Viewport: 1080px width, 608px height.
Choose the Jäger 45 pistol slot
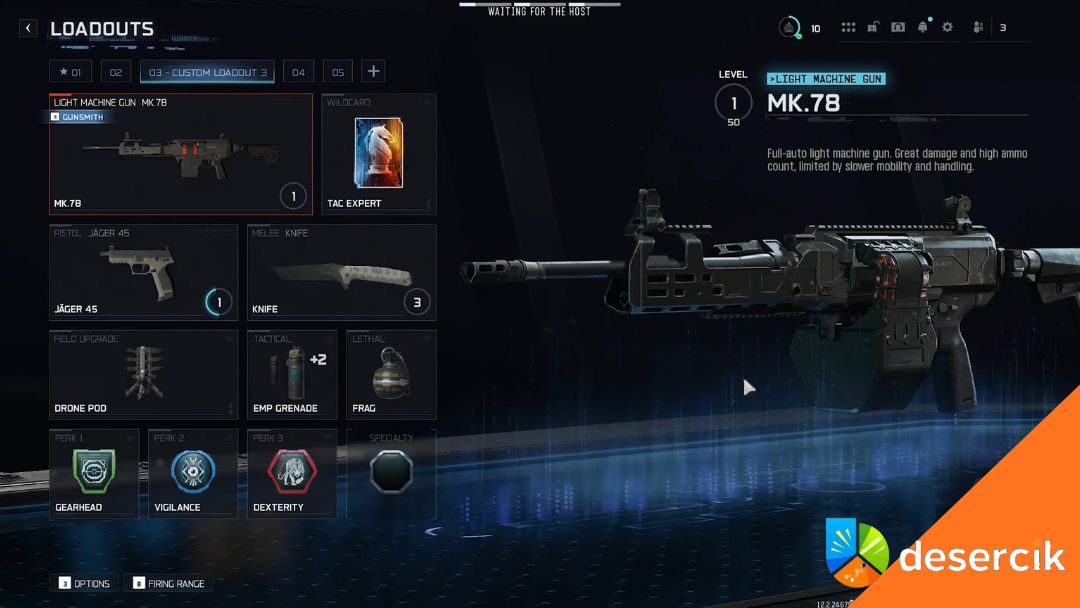click(x=144, y=271)
